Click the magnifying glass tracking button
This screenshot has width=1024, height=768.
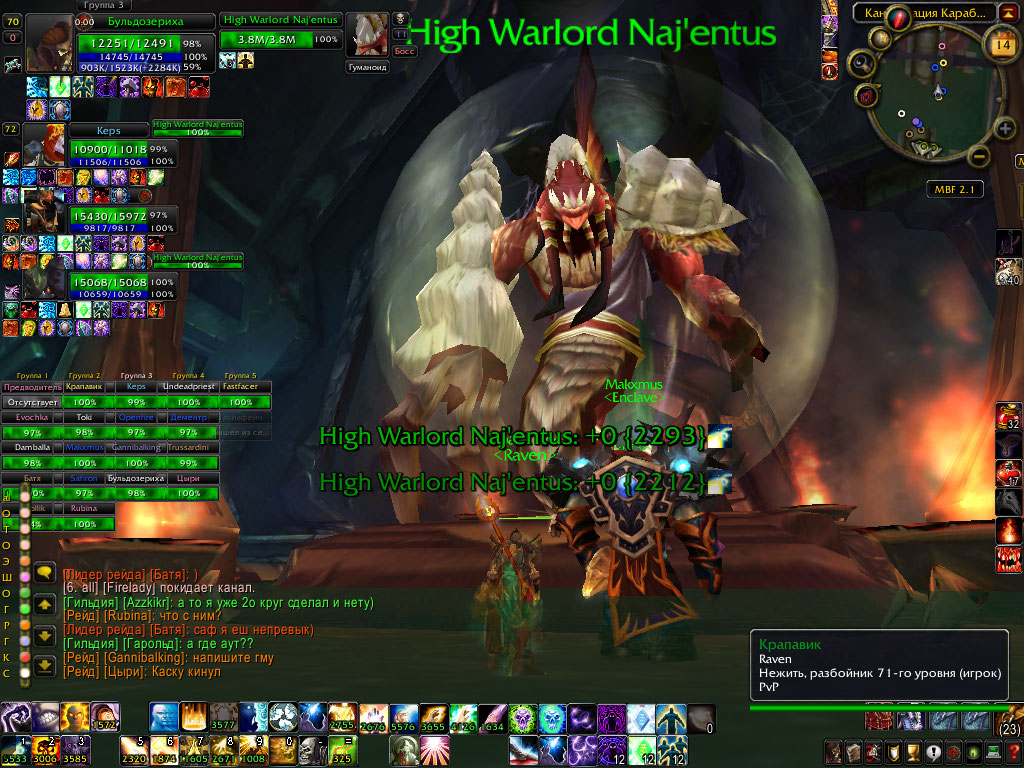point(860,65)
